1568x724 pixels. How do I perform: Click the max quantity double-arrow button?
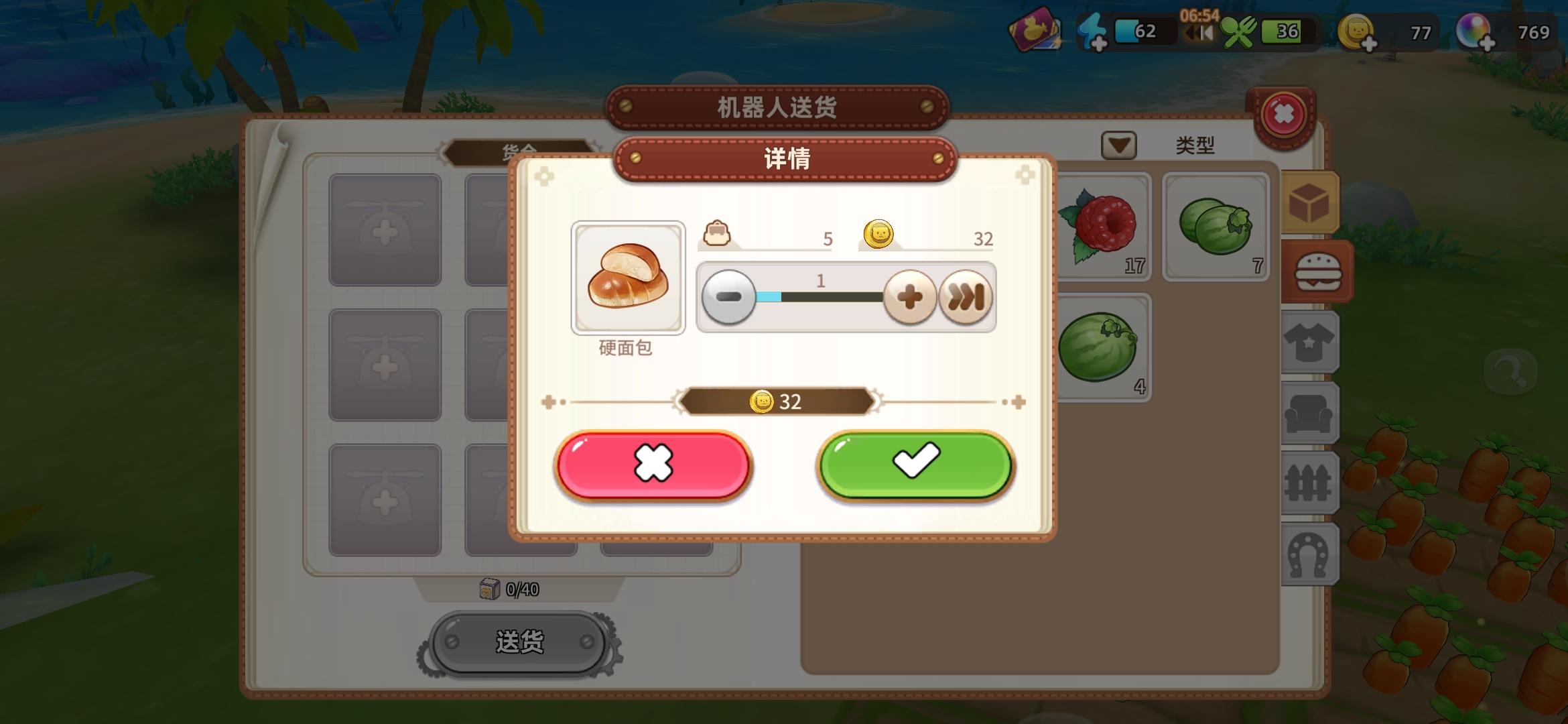coord(966,296)
